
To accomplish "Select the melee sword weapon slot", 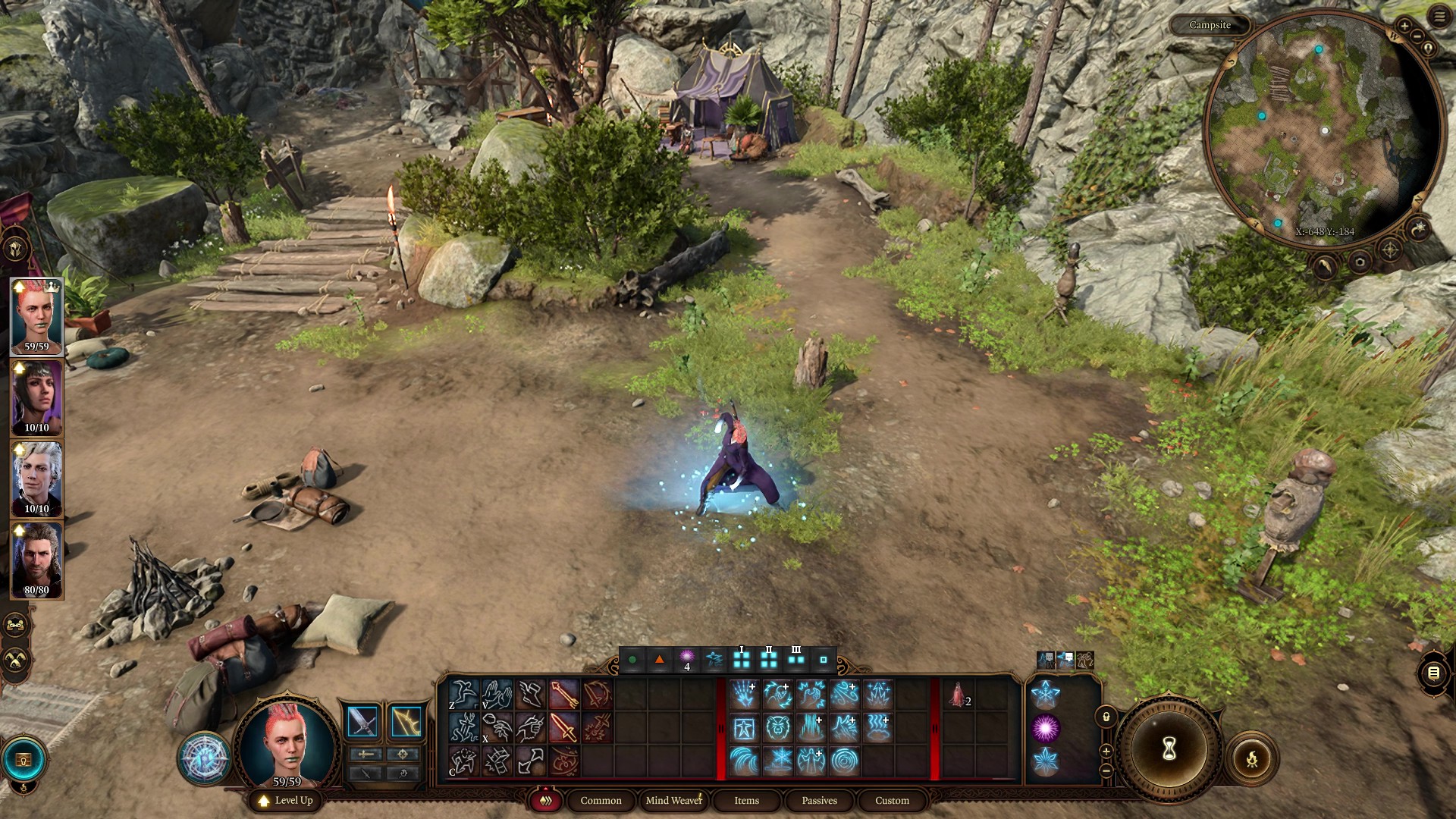I will click(x=362, y=722).
